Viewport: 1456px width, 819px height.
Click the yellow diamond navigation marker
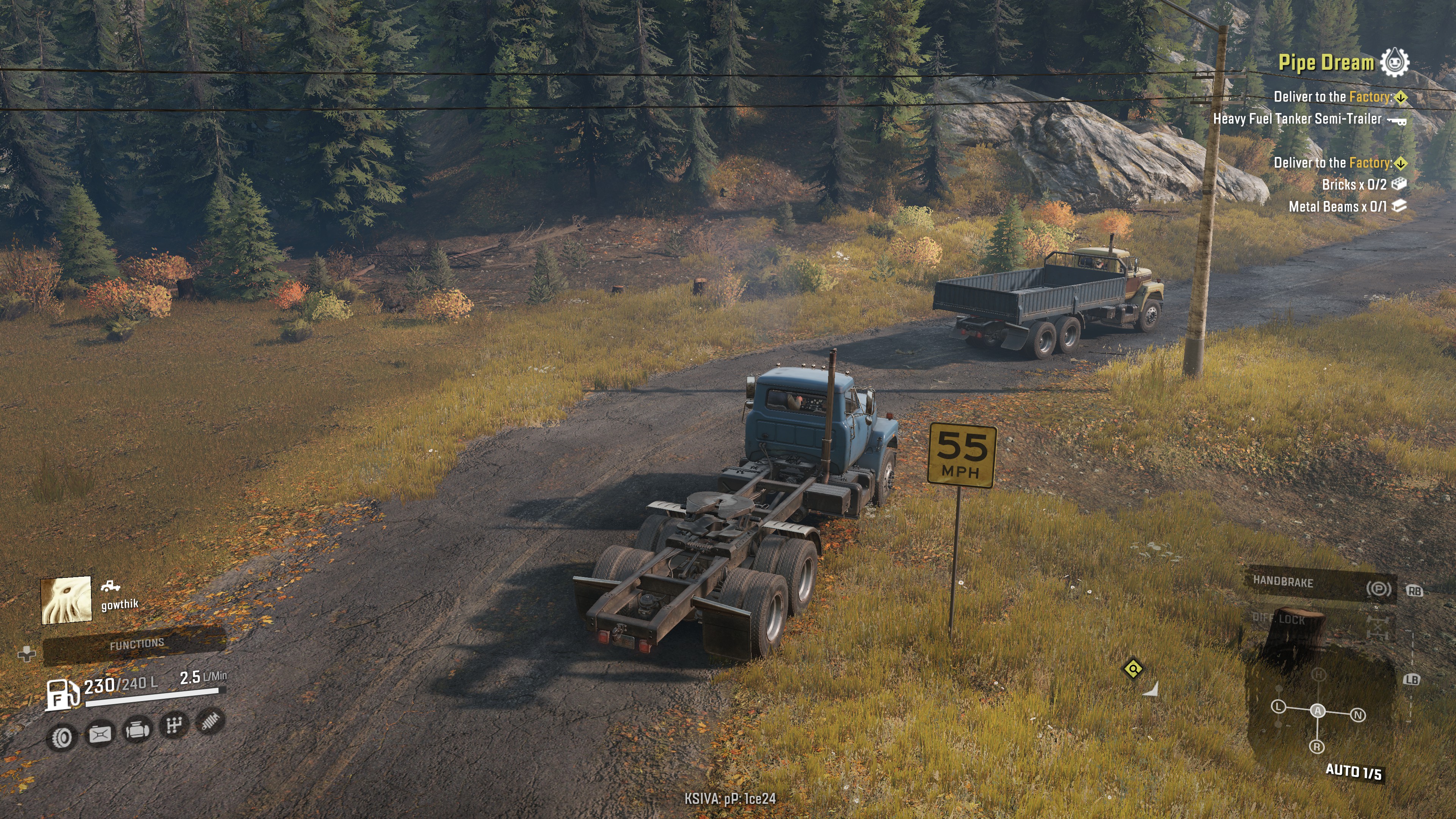pyautogui.click(x=1133, y=669)
